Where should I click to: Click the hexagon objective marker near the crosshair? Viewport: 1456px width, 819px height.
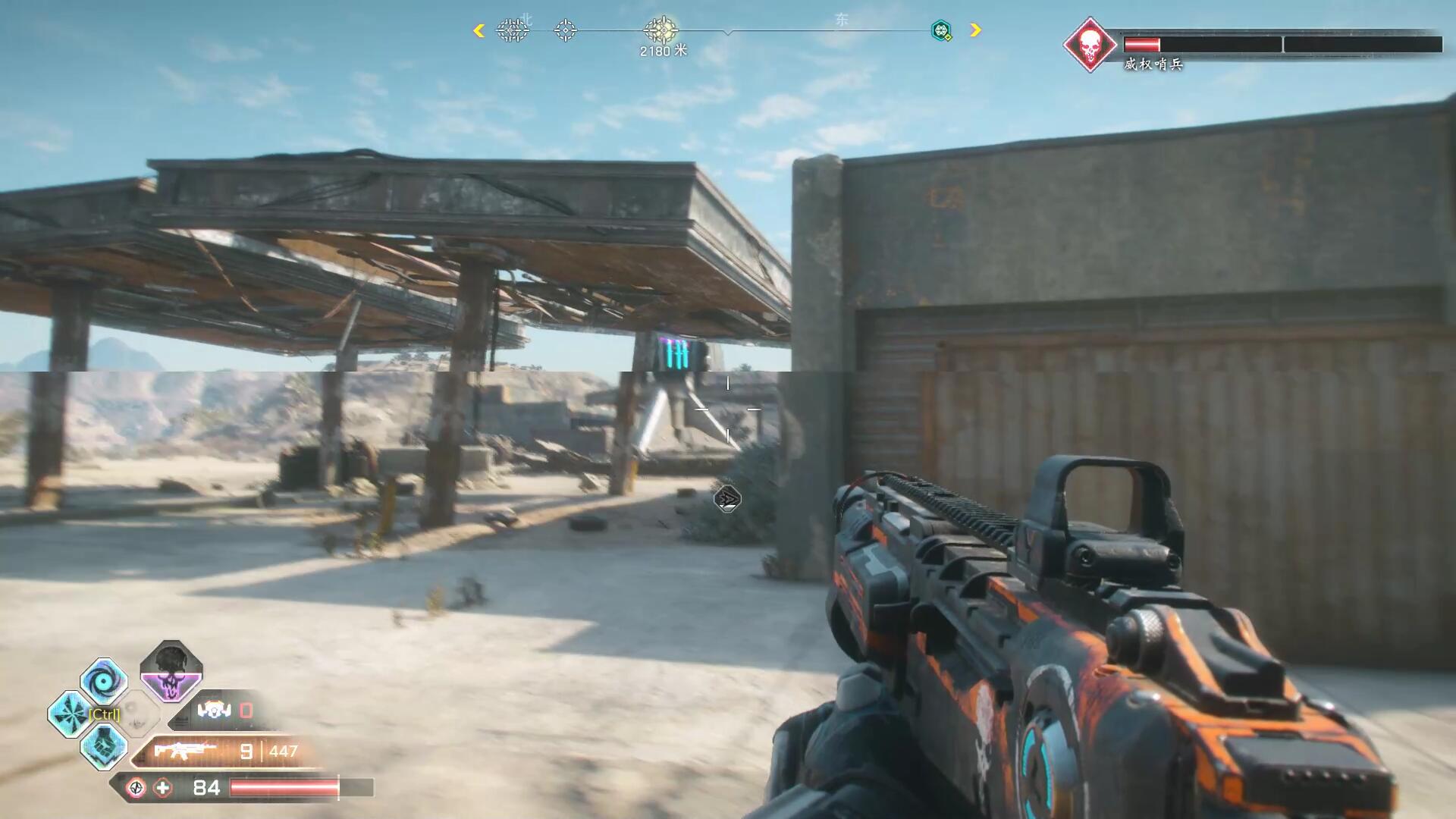(727, 498)
